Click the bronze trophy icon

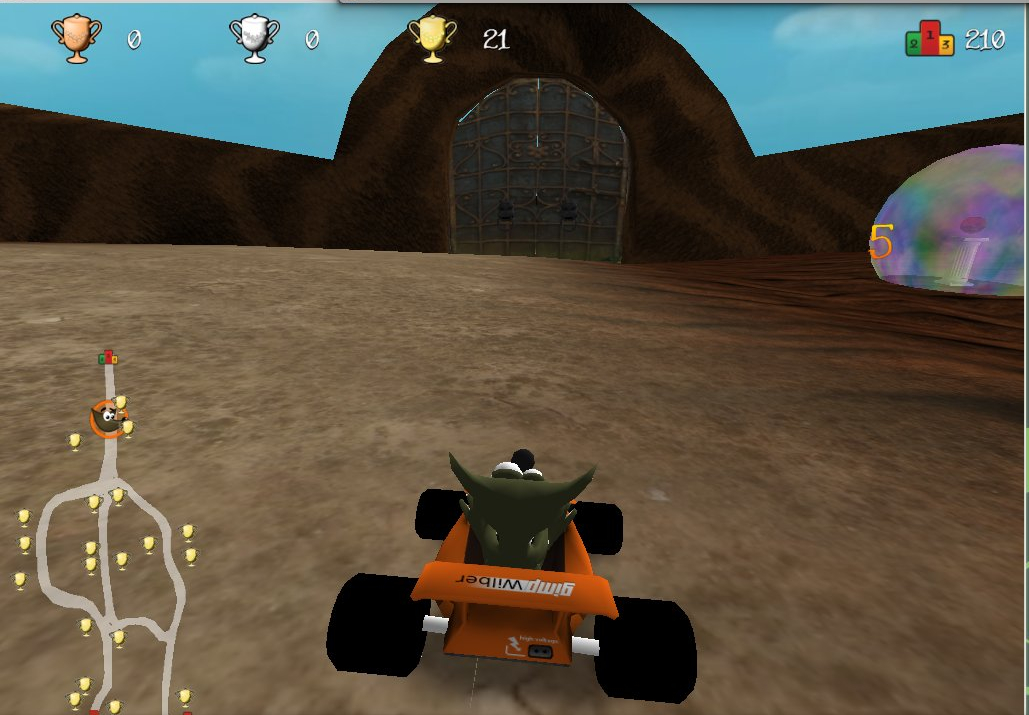pos(77,39)
